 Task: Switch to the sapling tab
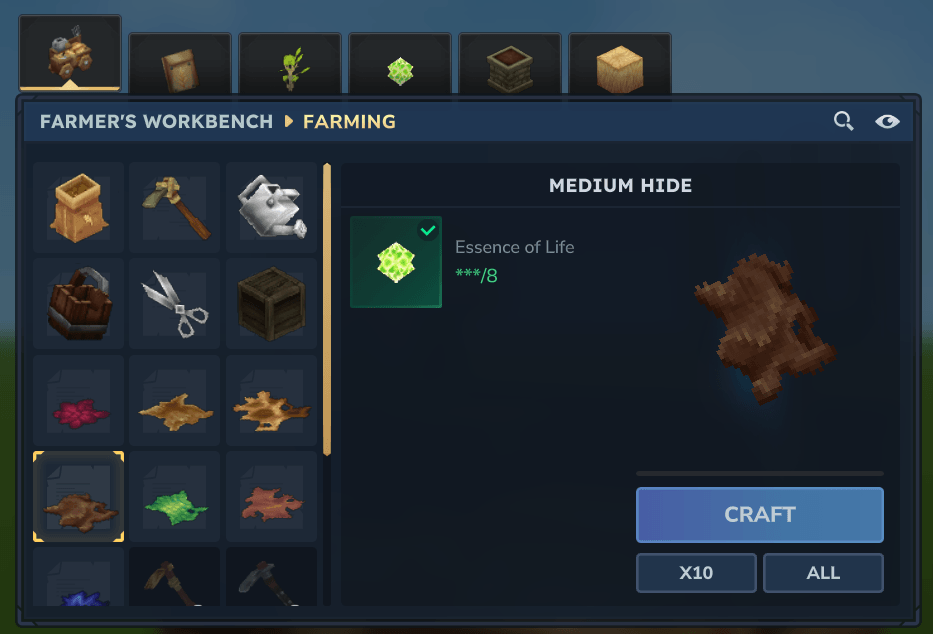point(290,68)
